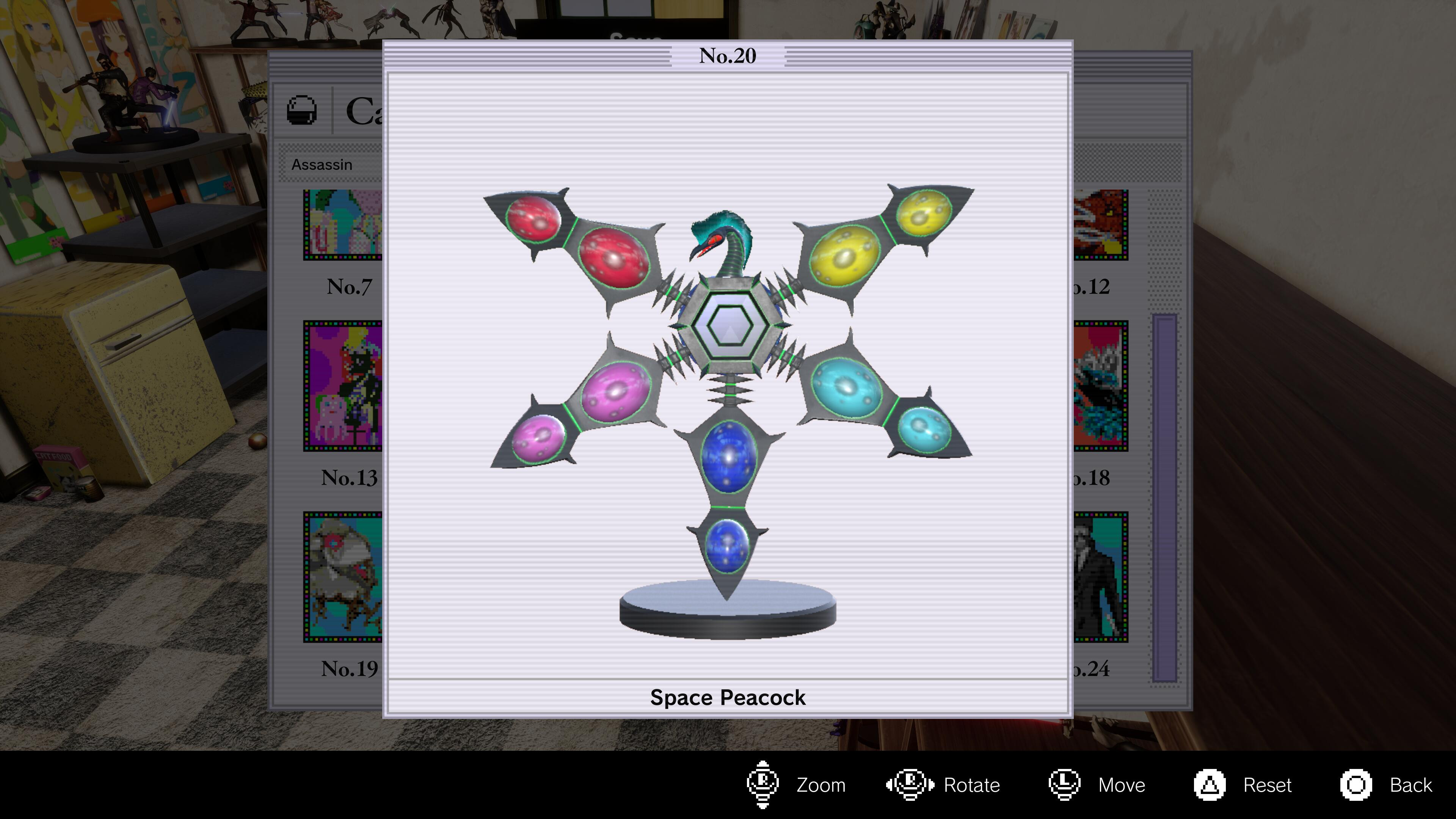Click the Zoom text label
1456x819 pixels.
[820, 784]
